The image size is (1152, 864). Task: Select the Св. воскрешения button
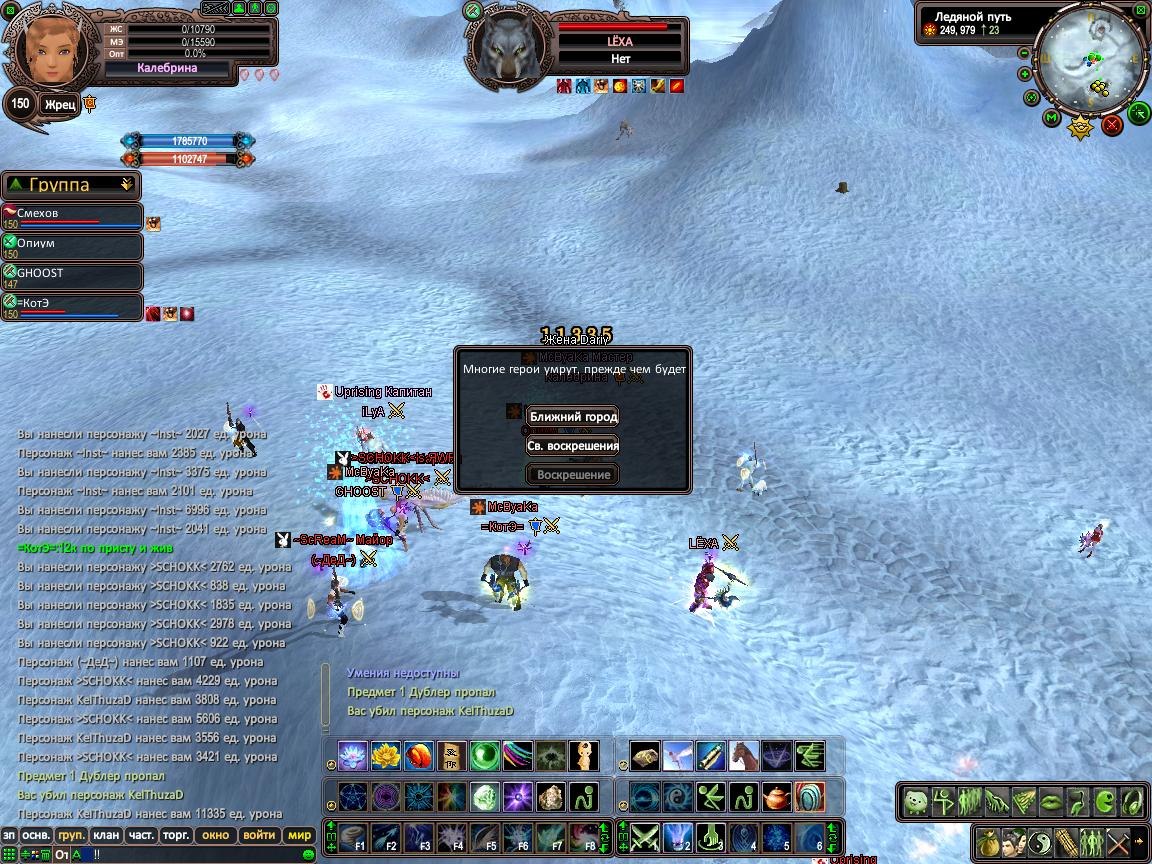tap(573, 446)
